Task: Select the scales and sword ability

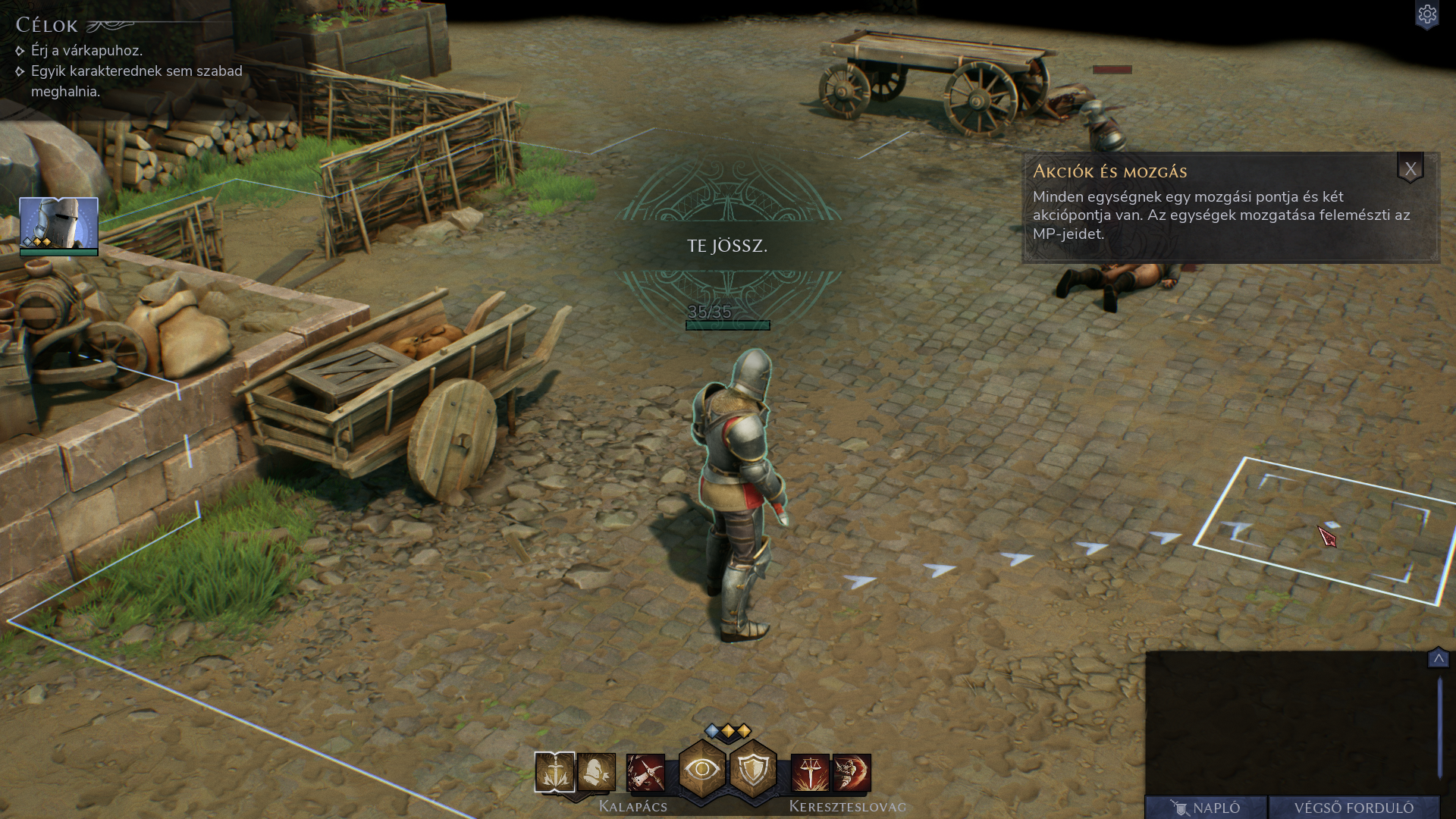Action: pyautogui.click(x=810, y=773)
